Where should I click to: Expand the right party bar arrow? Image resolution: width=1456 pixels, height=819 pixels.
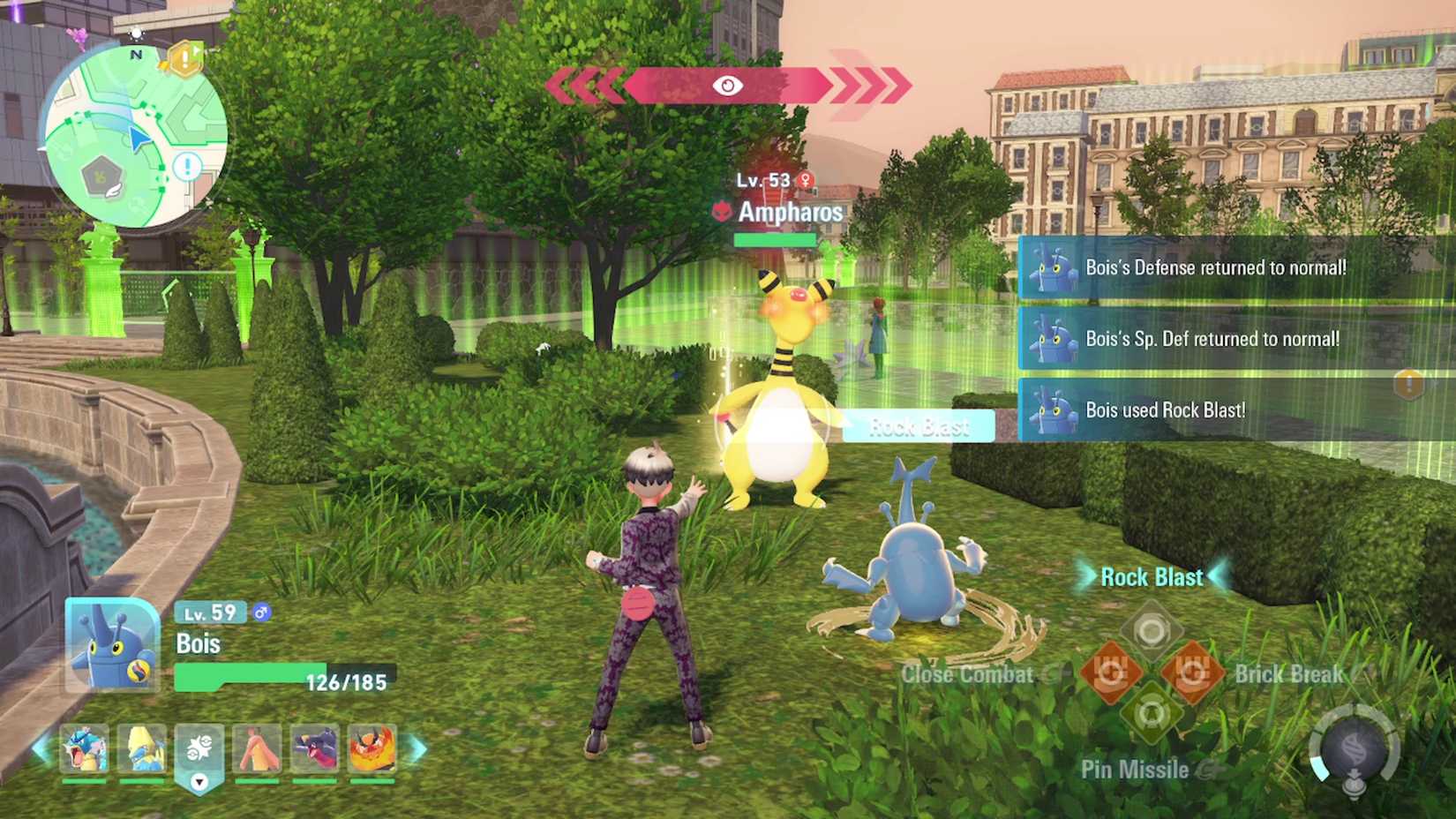pos(414,748)
